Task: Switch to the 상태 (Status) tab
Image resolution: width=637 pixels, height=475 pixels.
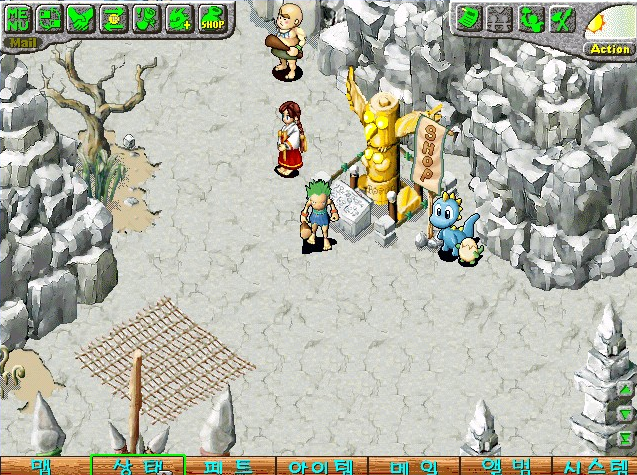Action: point(137,466)
